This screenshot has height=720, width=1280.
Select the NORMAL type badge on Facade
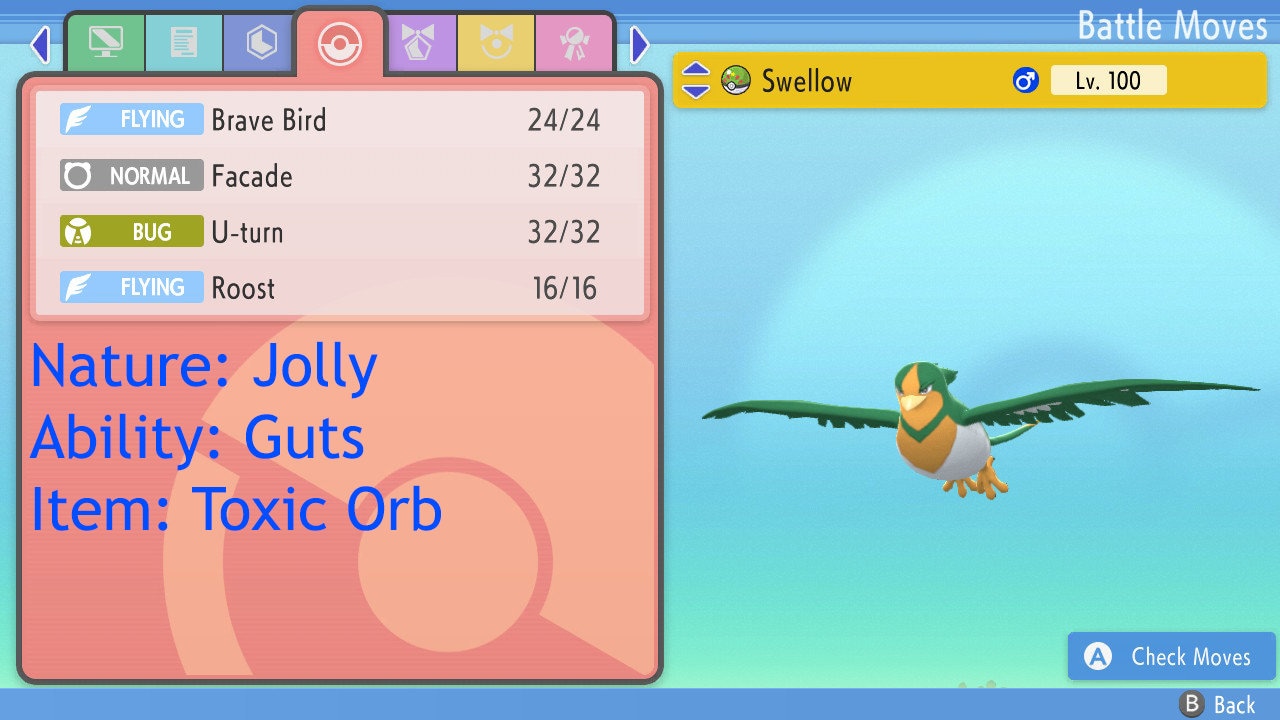(131, 176)
